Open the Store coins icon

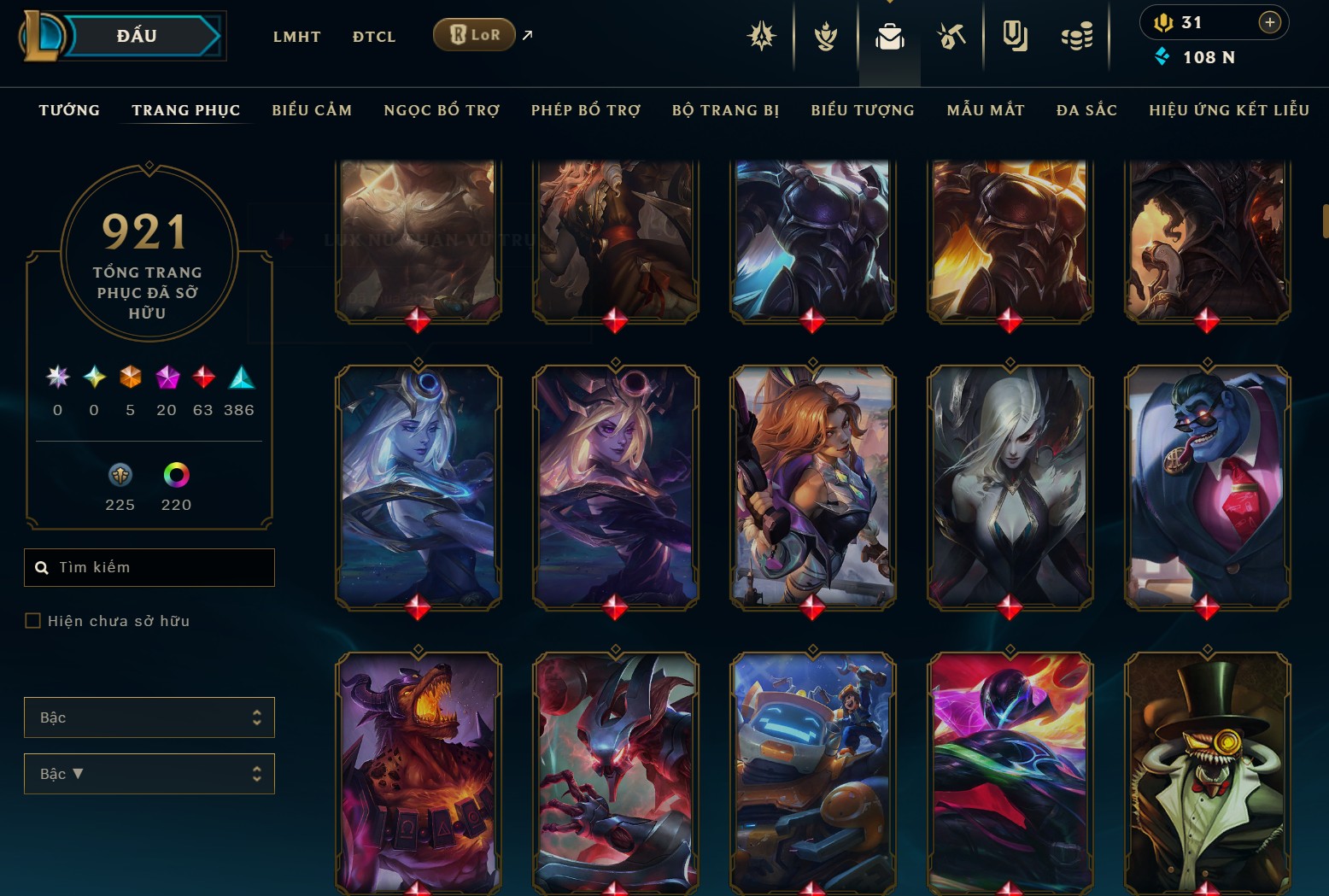tap(1076, 37)
